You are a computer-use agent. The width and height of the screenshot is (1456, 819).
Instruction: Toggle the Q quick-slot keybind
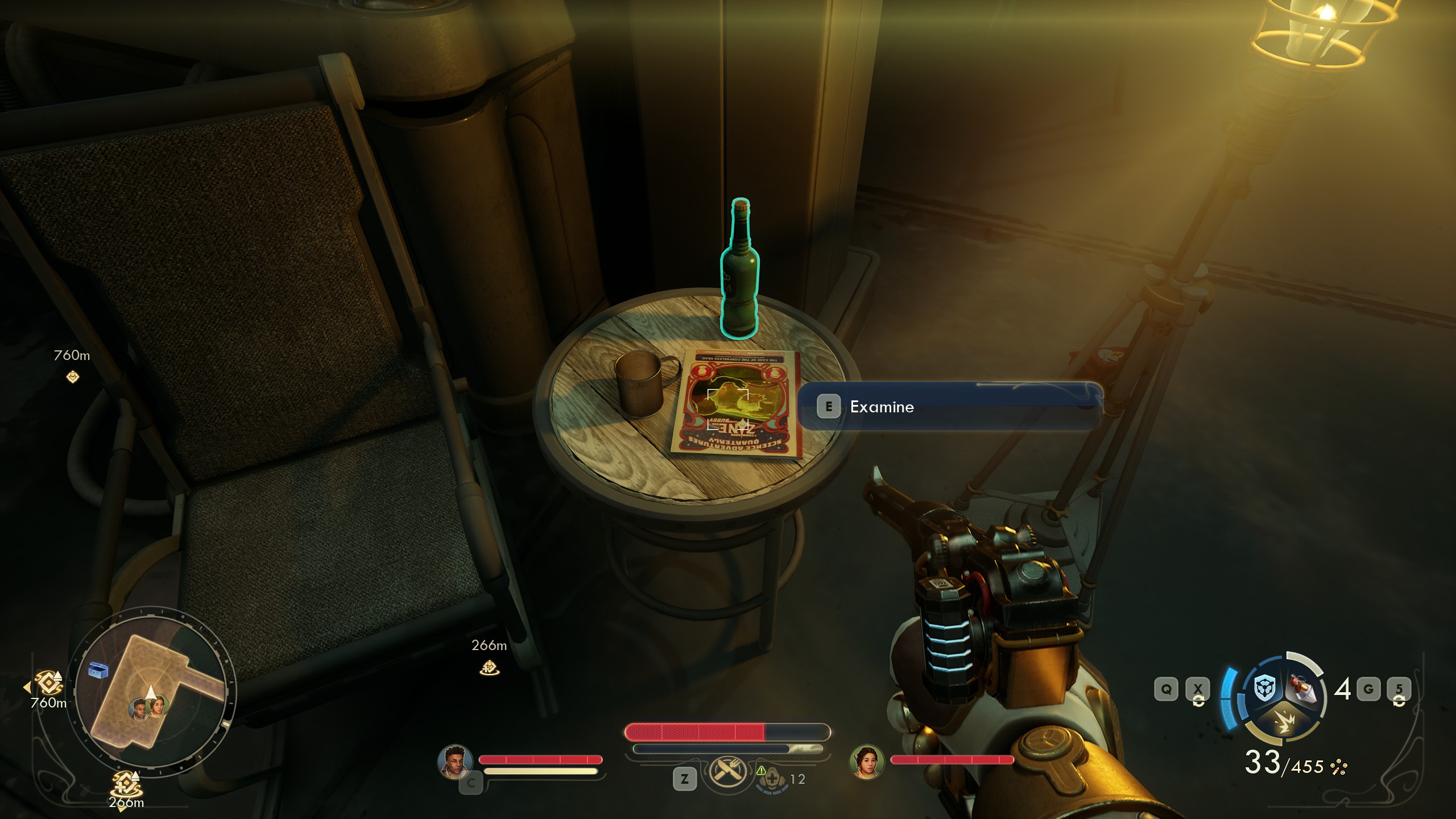click(x=1167, y=689)
